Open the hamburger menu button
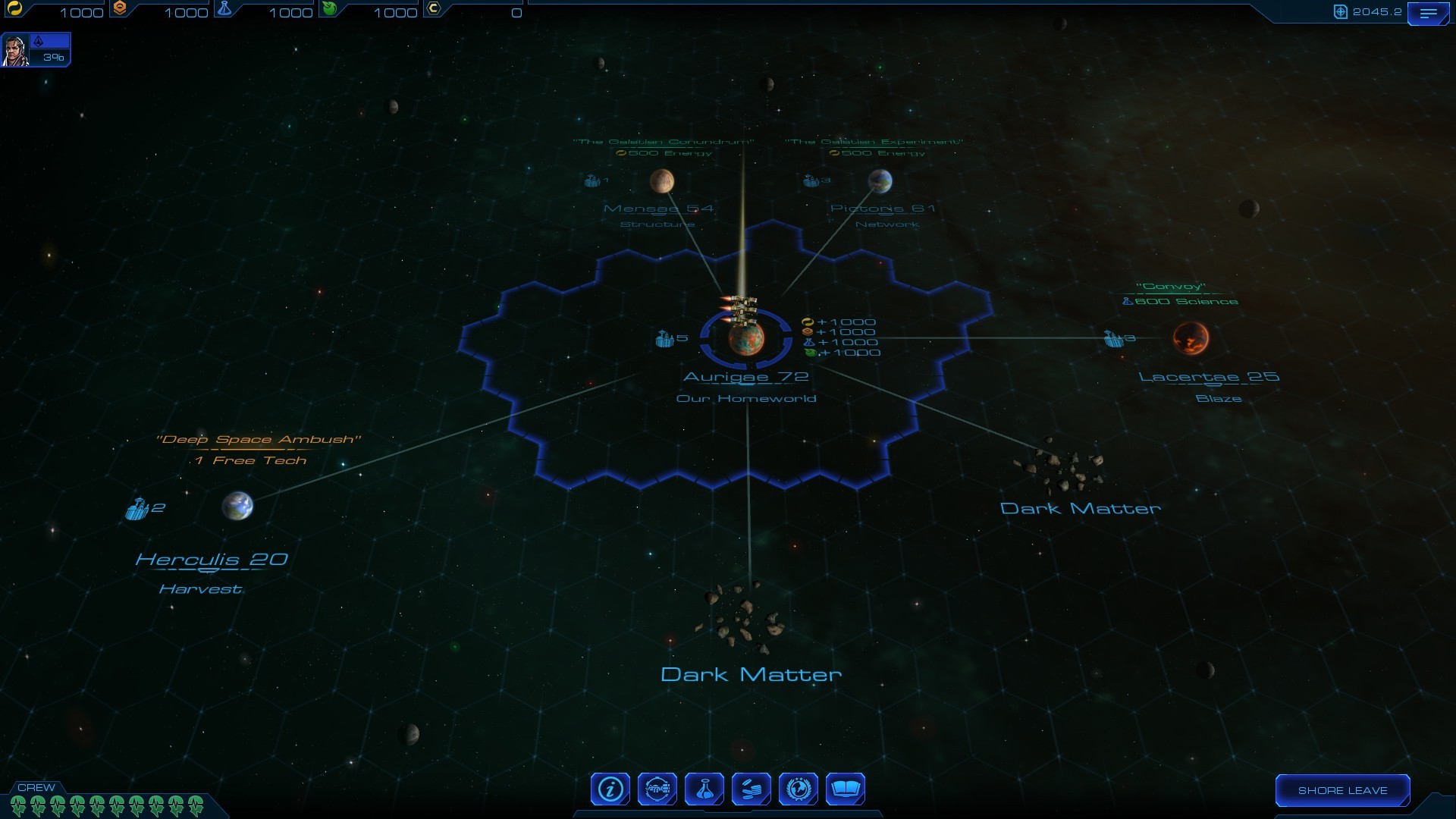Image resolution: width=1456 pixels, height=819 pixels. coord(1428,14)
